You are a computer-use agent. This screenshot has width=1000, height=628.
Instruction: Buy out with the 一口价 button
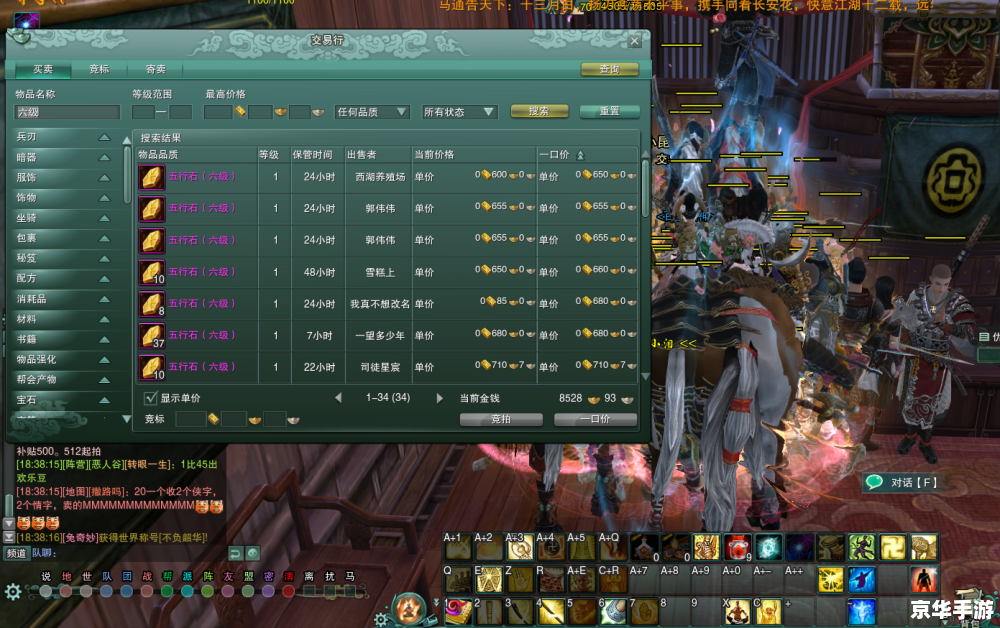point(595,419)
